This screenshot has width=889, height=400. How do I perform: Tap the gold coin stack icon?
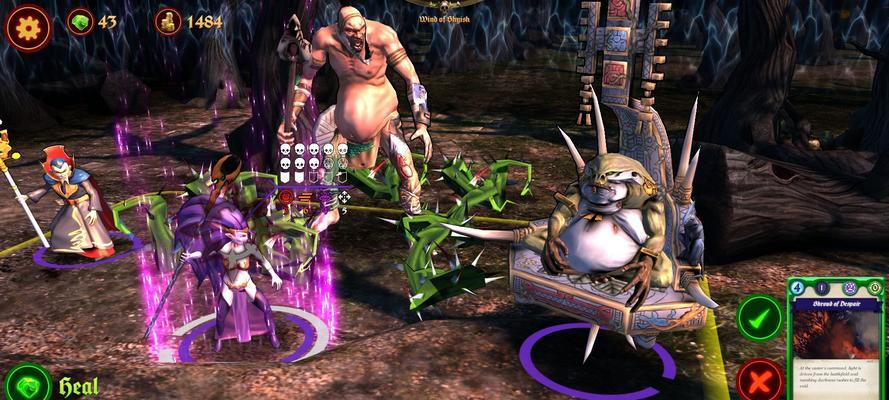168,21
